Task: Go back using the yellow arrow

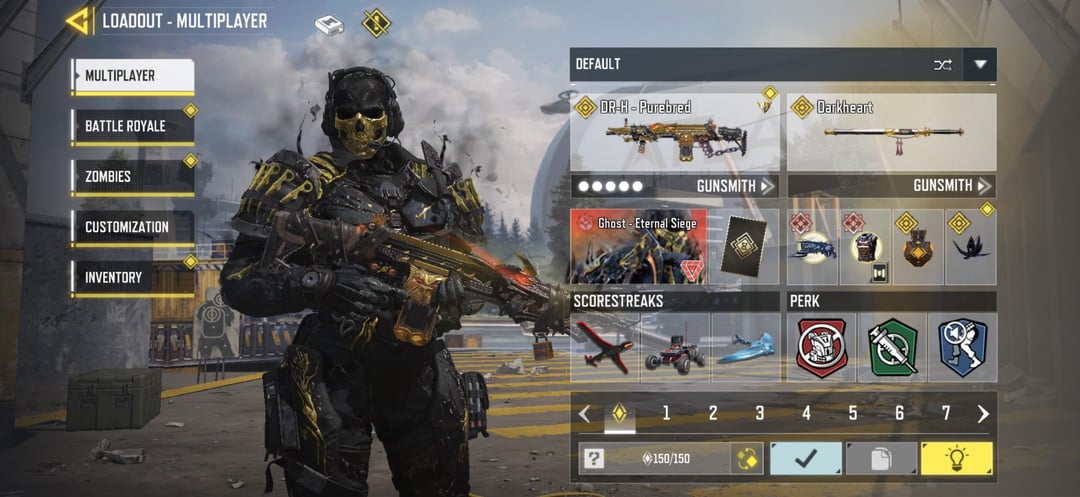Action: pyautogui.click(x=78, y=20)
